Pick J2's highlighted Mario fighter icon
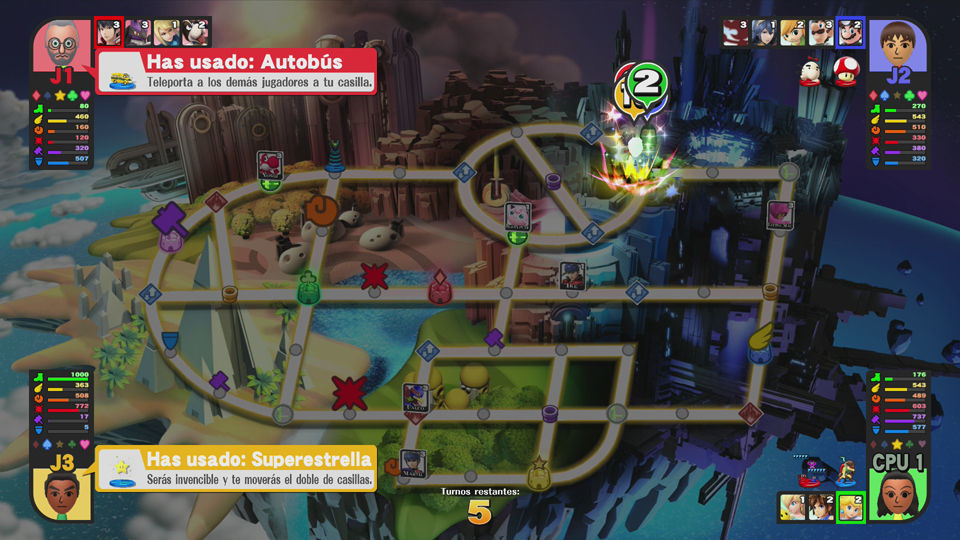This screenshot has height=540, width=960. [850, 32]
